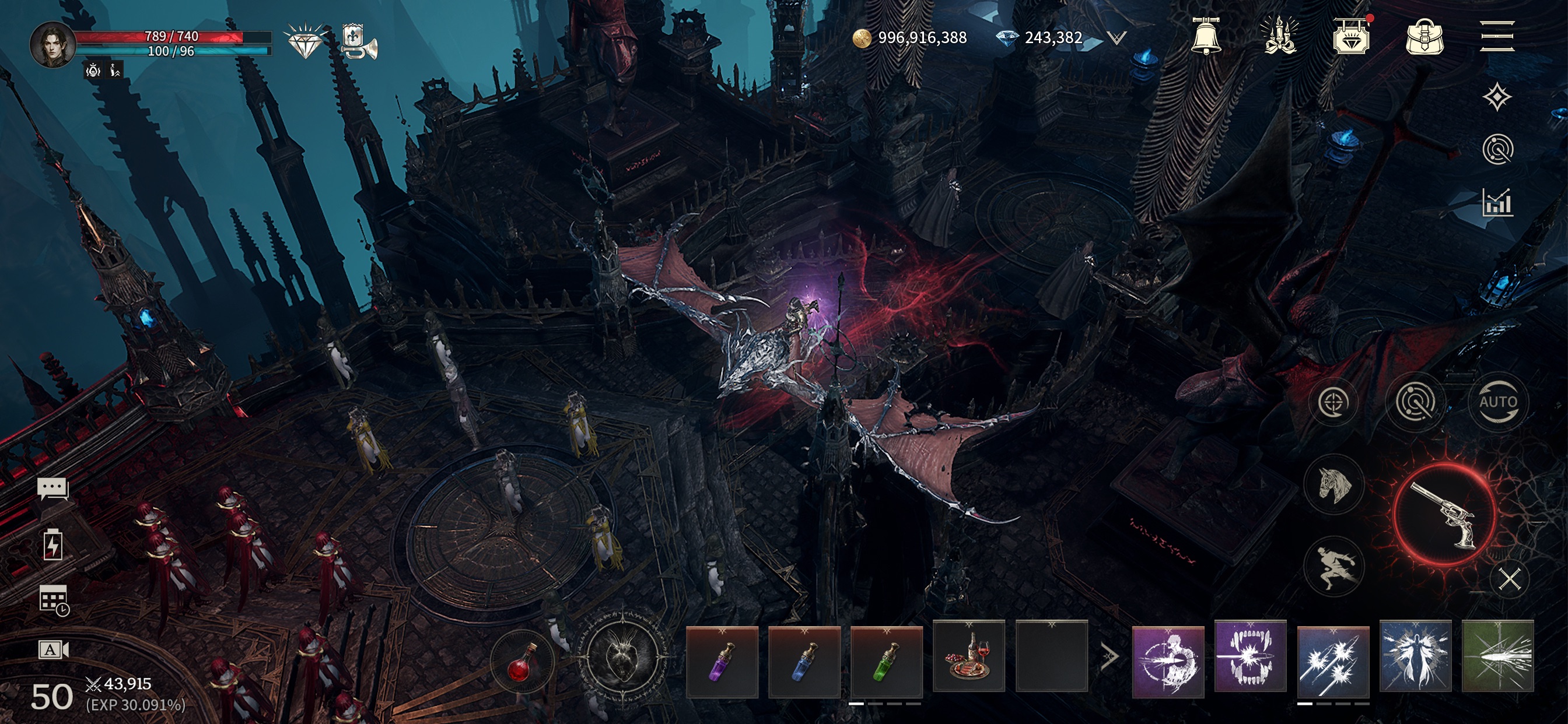Open the diamond shop sign
1568x724 pixels.
tap(1350, 37)
